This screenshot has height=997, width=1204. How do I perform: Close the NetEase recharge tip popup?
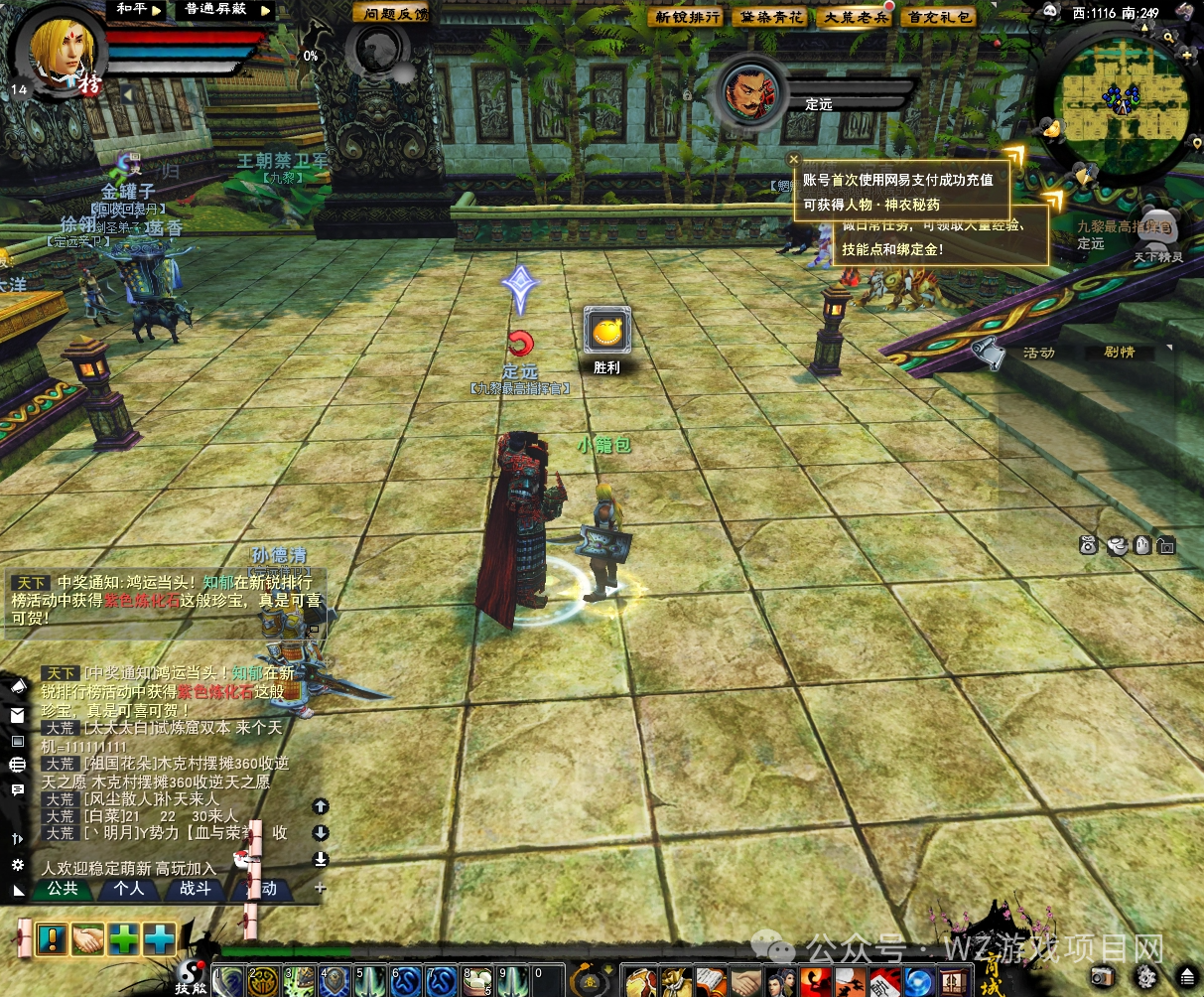point(793,159)
